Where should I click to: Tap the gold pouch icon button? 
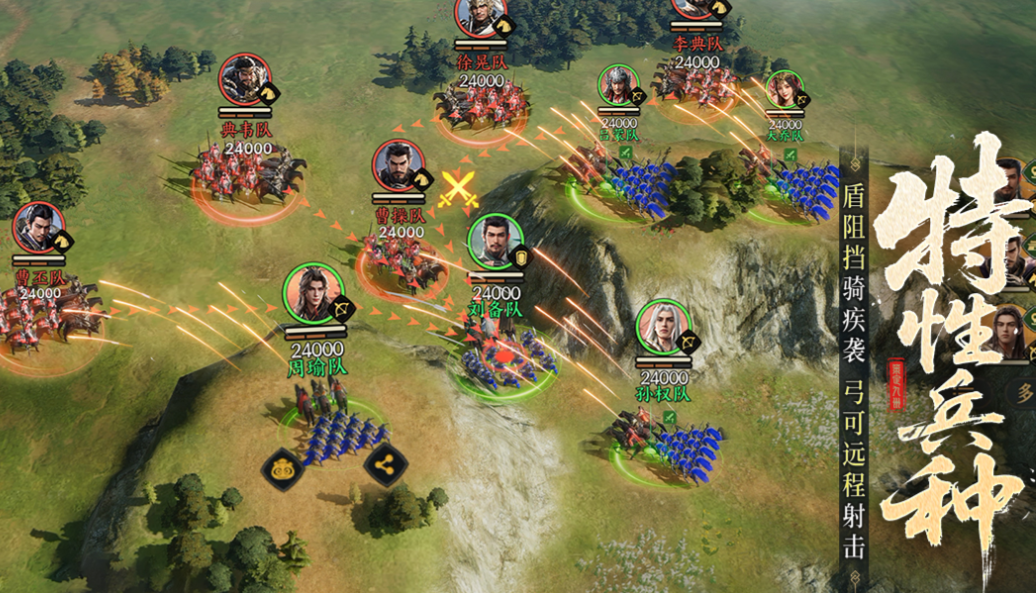[x=282, y=467]
